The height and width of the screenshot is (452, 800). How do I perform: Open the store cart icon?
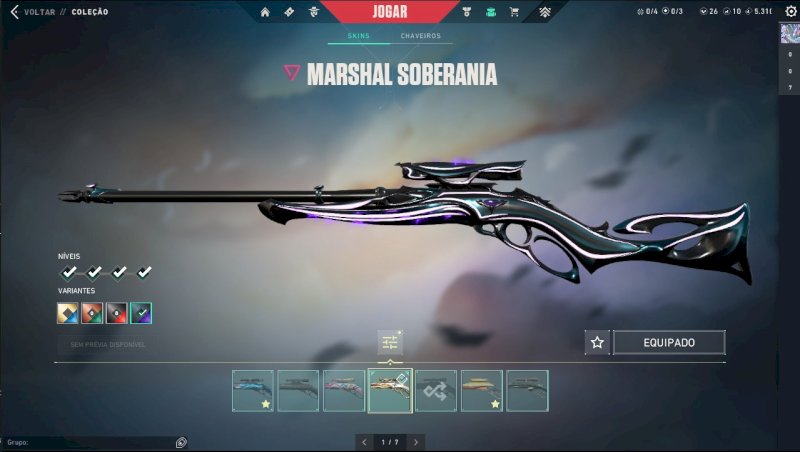[514, 12]
